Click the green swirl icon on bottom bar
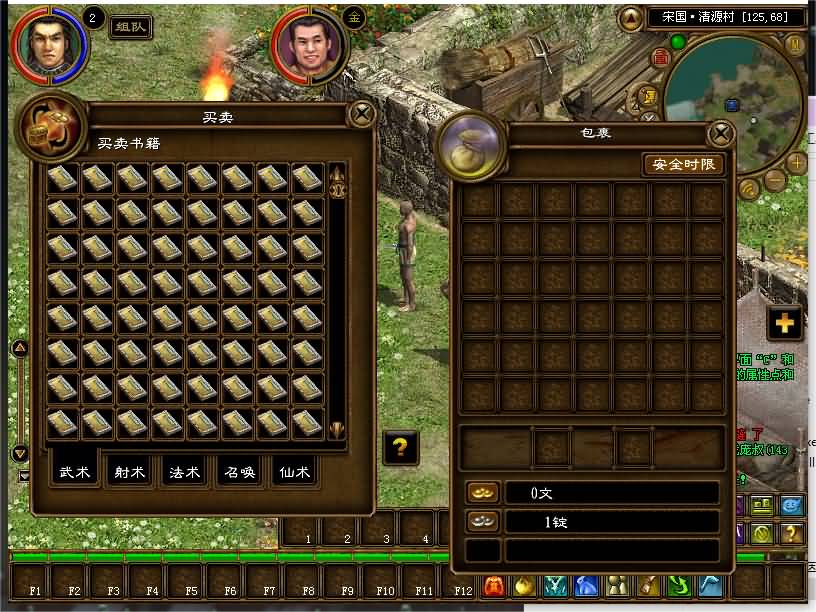Image resolution: width=816 pixels, height=612 pixels. point(680,586)
